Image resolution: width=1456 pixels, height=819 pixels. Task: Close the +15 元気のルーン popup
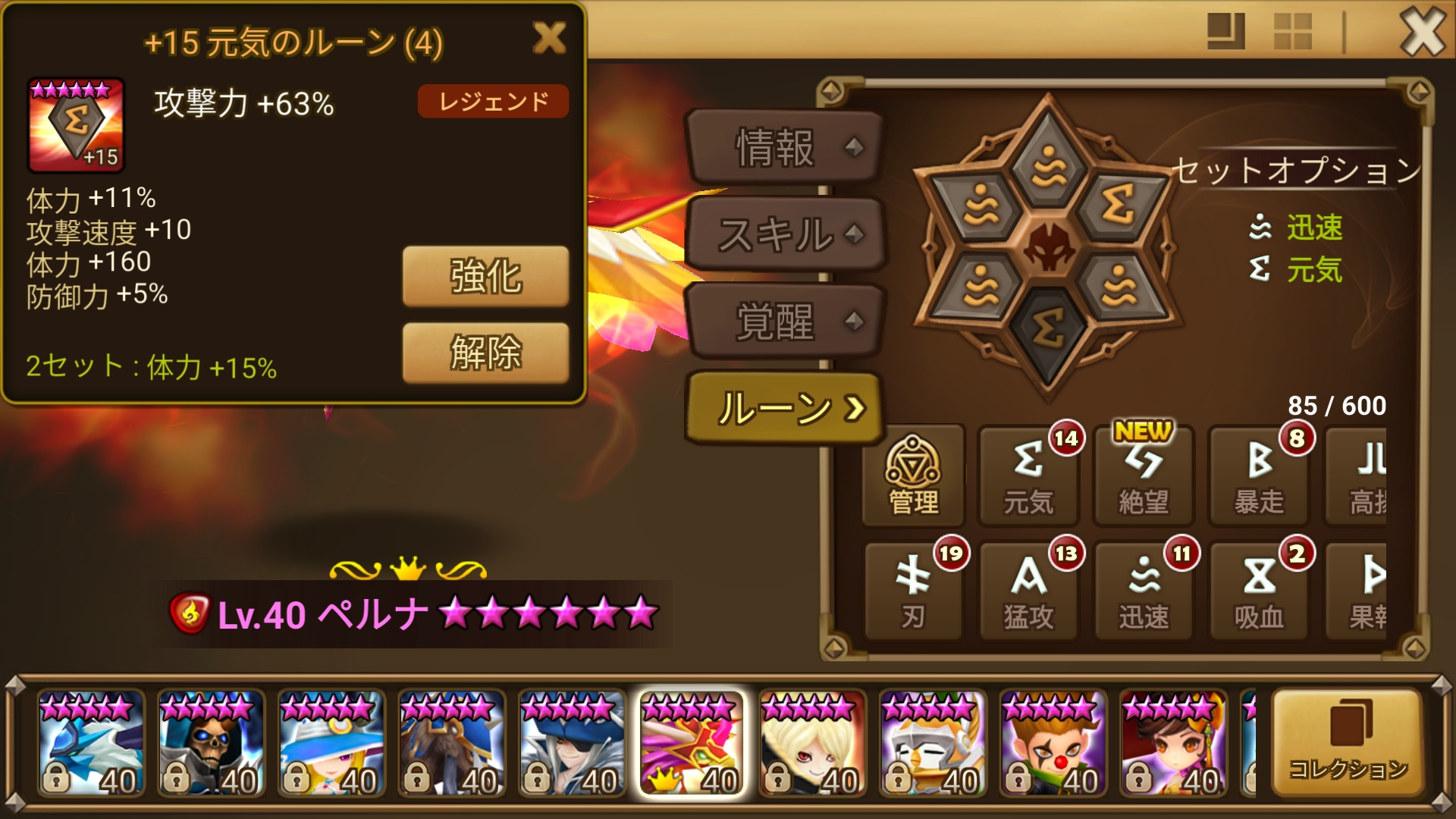pyautogui.click(x=551, y=39)
